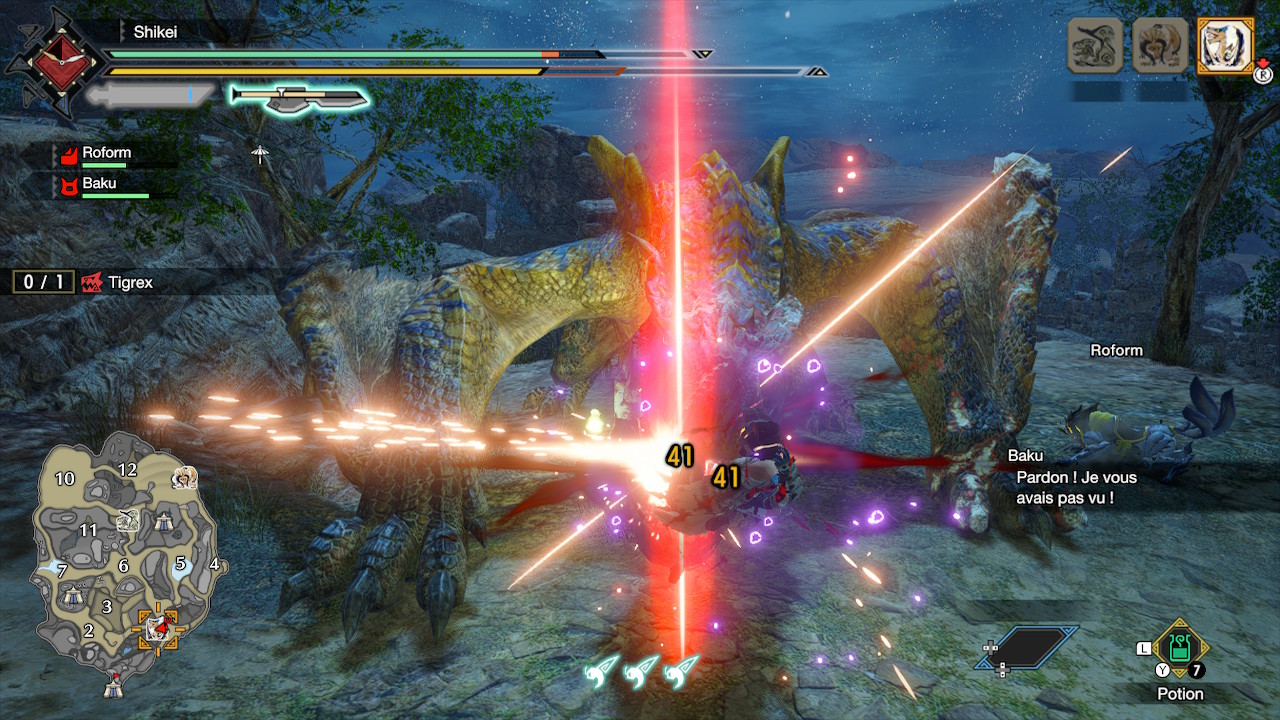Click area 5 on the minimap
This screenshot has width=1280, height=720.
pos(181,563)
